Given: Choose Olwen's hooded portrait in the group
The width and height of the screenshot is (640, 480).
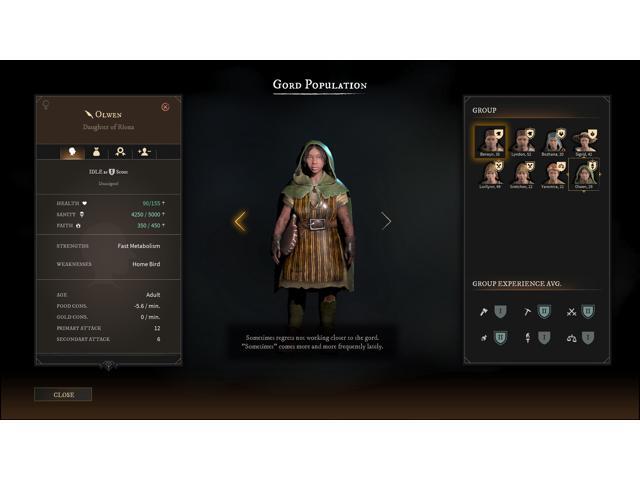Looking at the screenshot, I should coord(584,173).
